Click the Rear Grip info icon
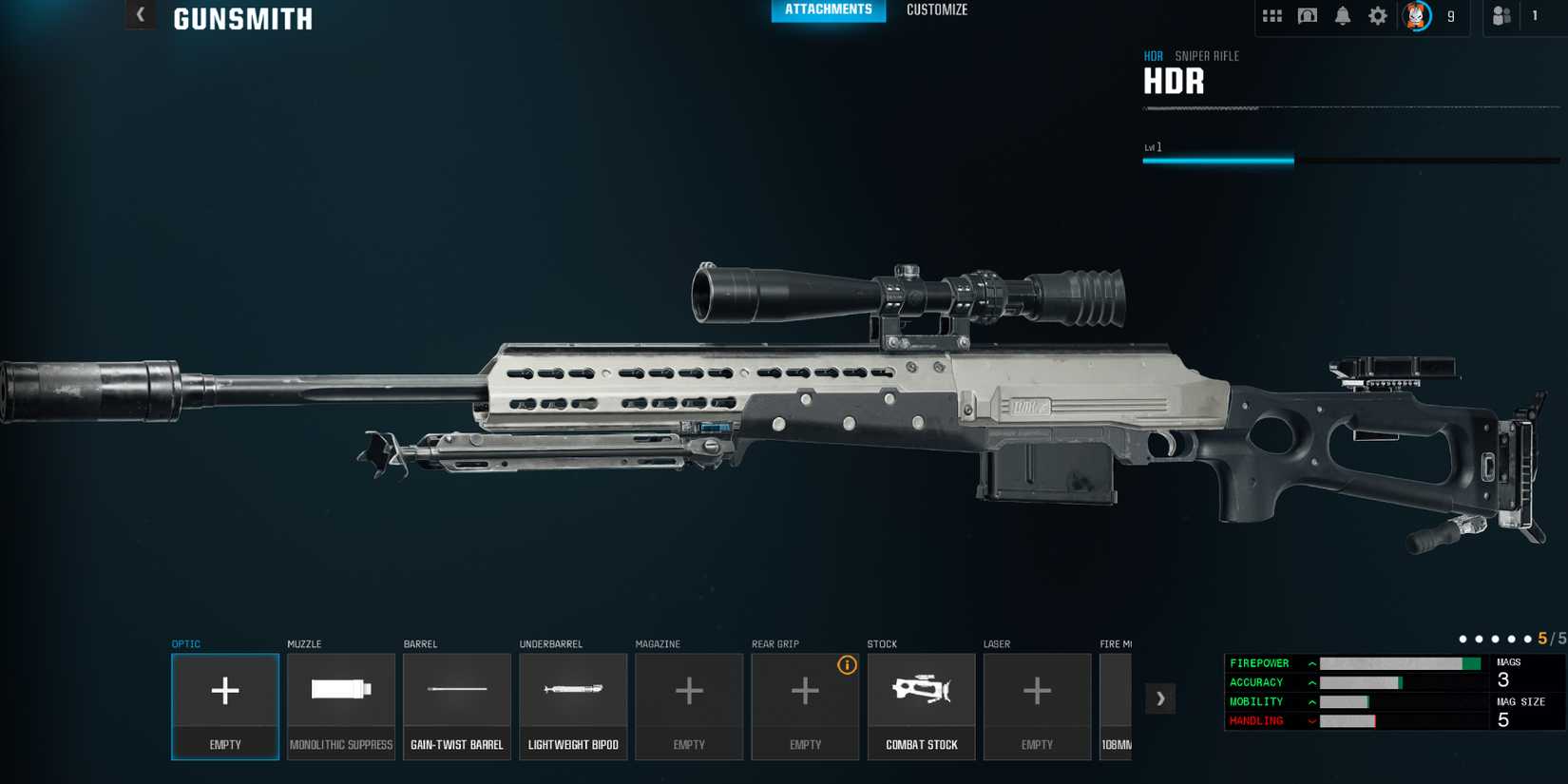 point(847,665)
